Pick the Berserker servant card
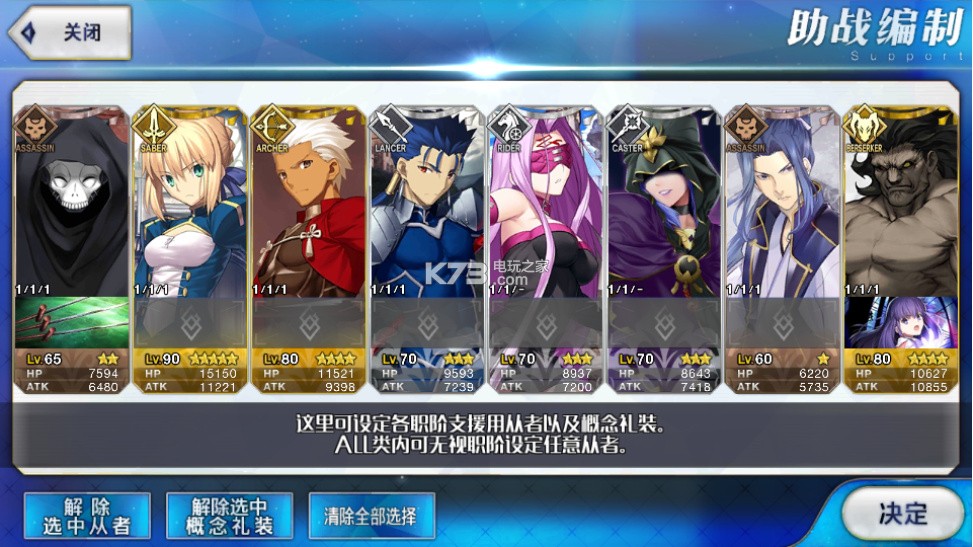This screenshot has height=547, width=973. [x=900, y=210]
